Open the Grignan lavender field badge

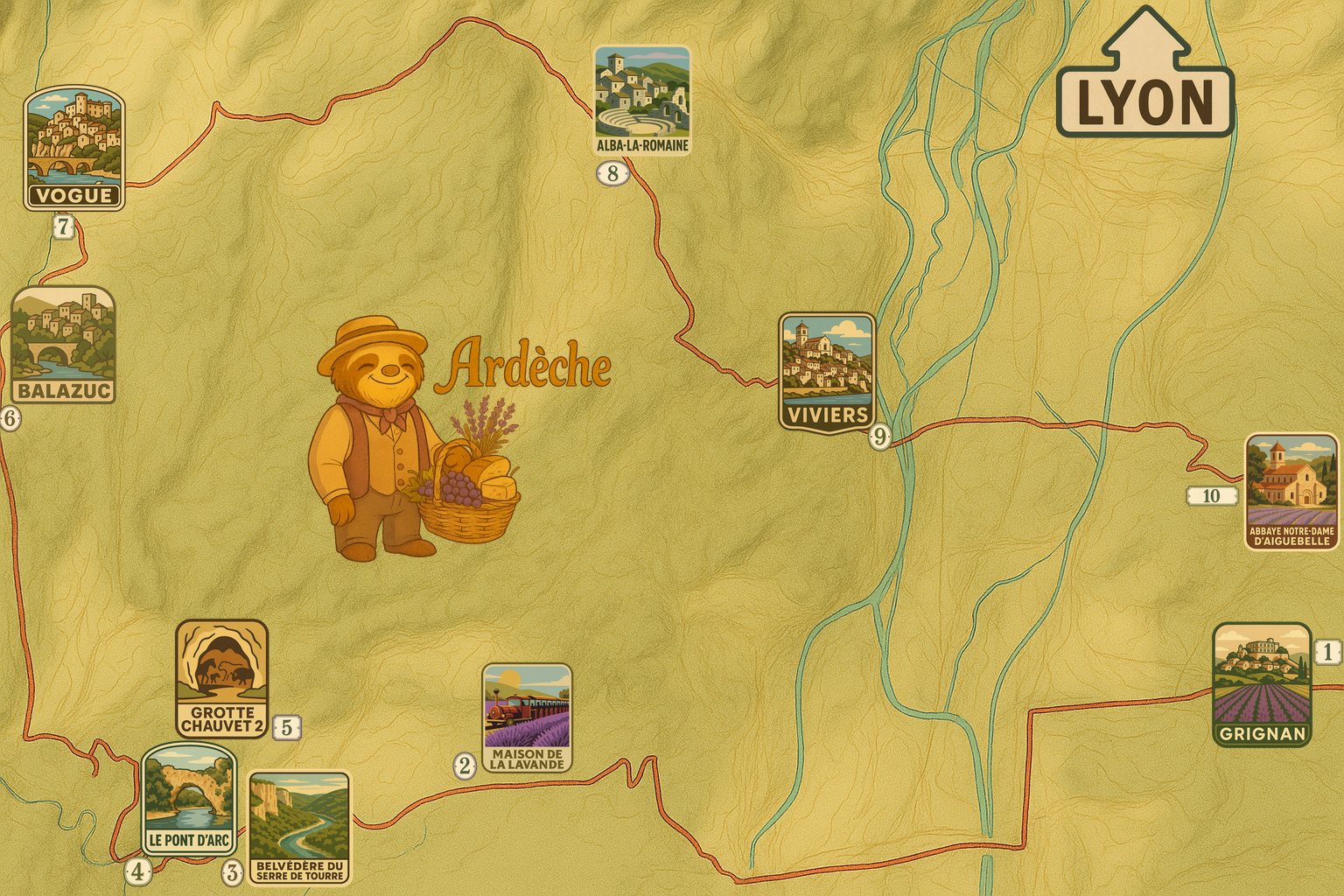(x=1262, y=683)
